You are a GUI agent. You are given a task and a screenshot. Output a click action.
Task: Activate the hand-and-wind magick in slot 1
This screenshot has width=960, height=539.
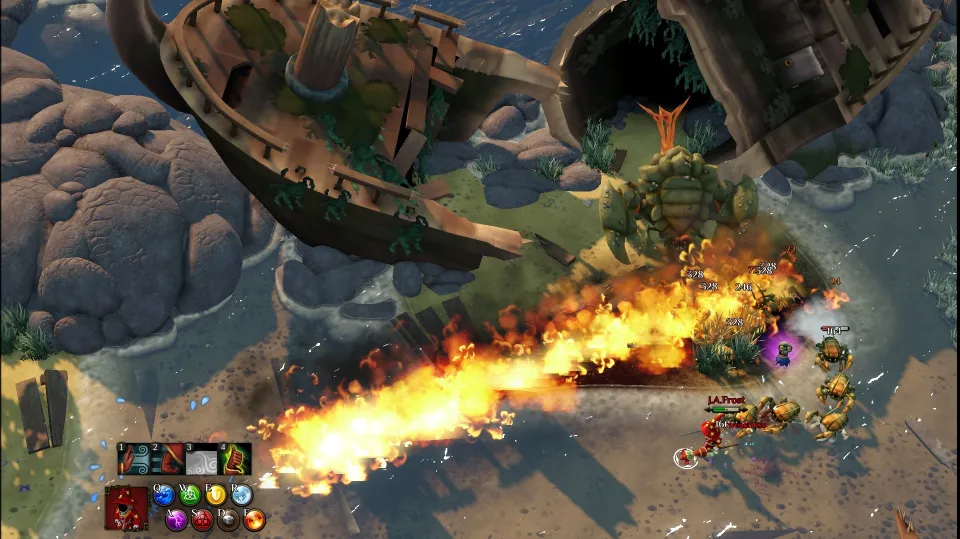click(133, 459)
